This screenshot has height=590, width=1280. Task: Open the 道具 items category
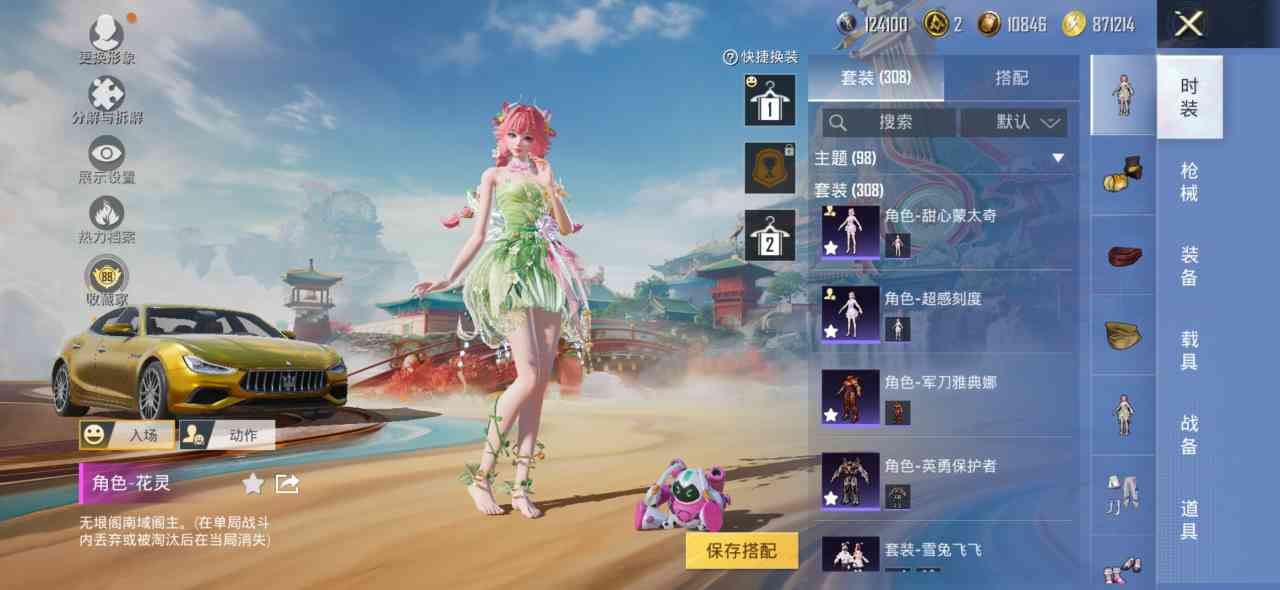[x=1189, y=520]
